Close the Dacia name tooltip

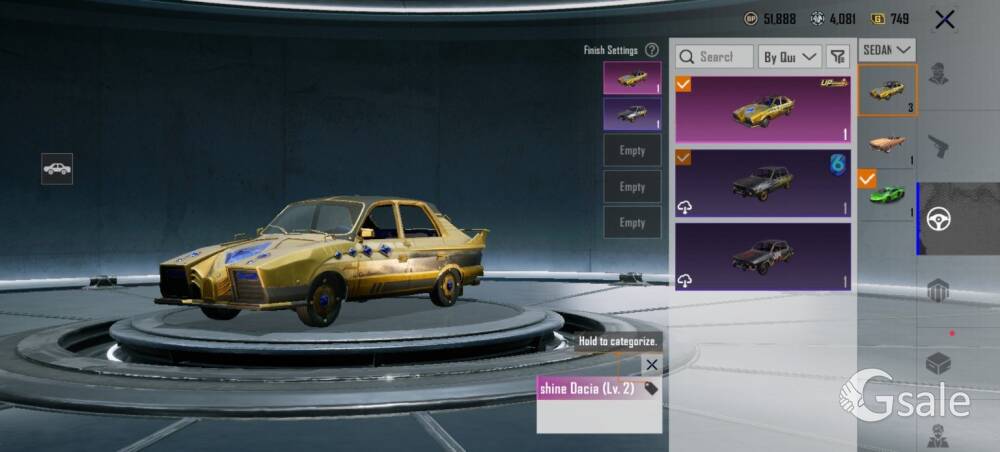(652, 365)
